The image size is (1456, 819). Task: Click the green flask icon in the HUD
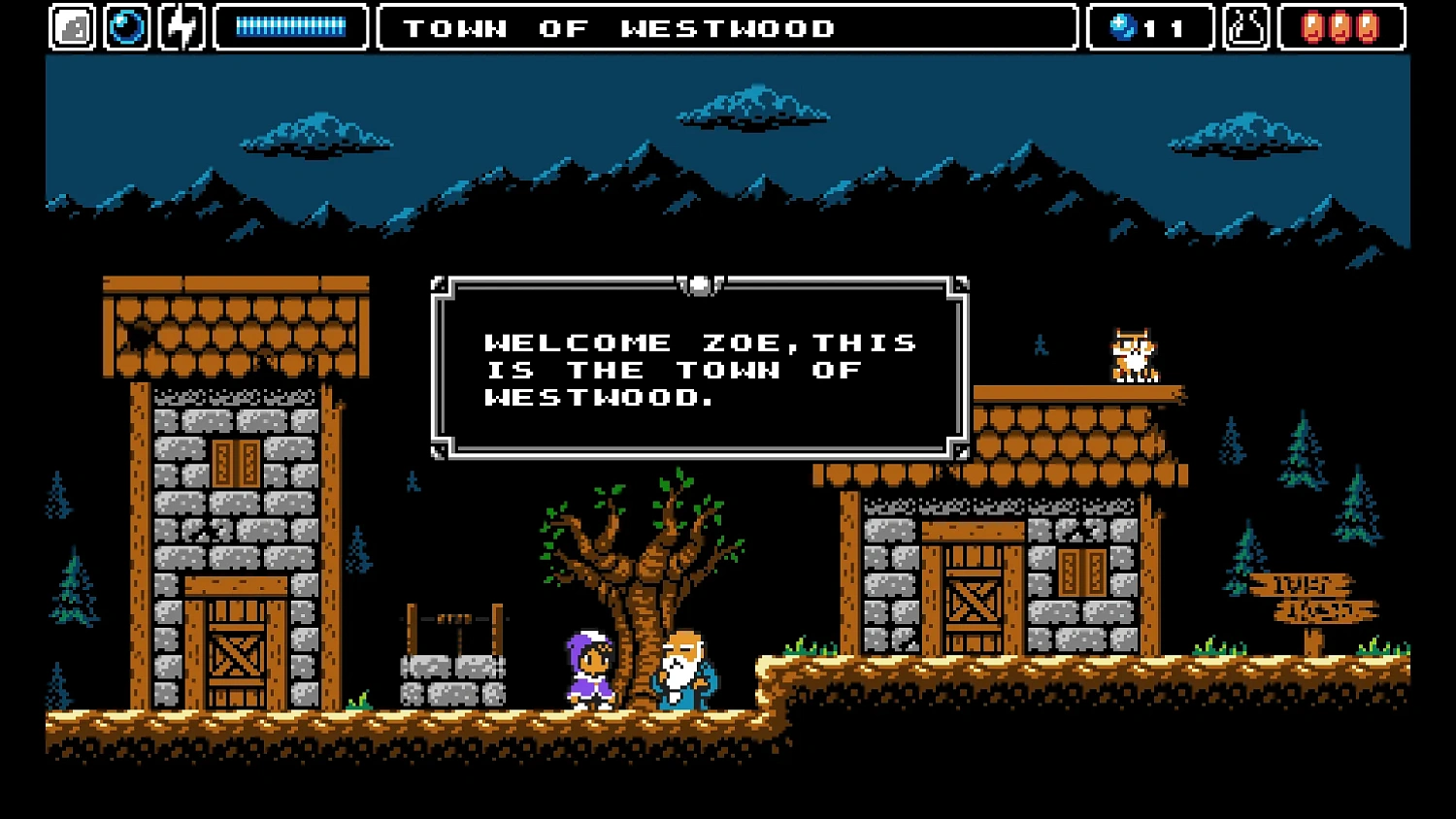pos(1245,25)
